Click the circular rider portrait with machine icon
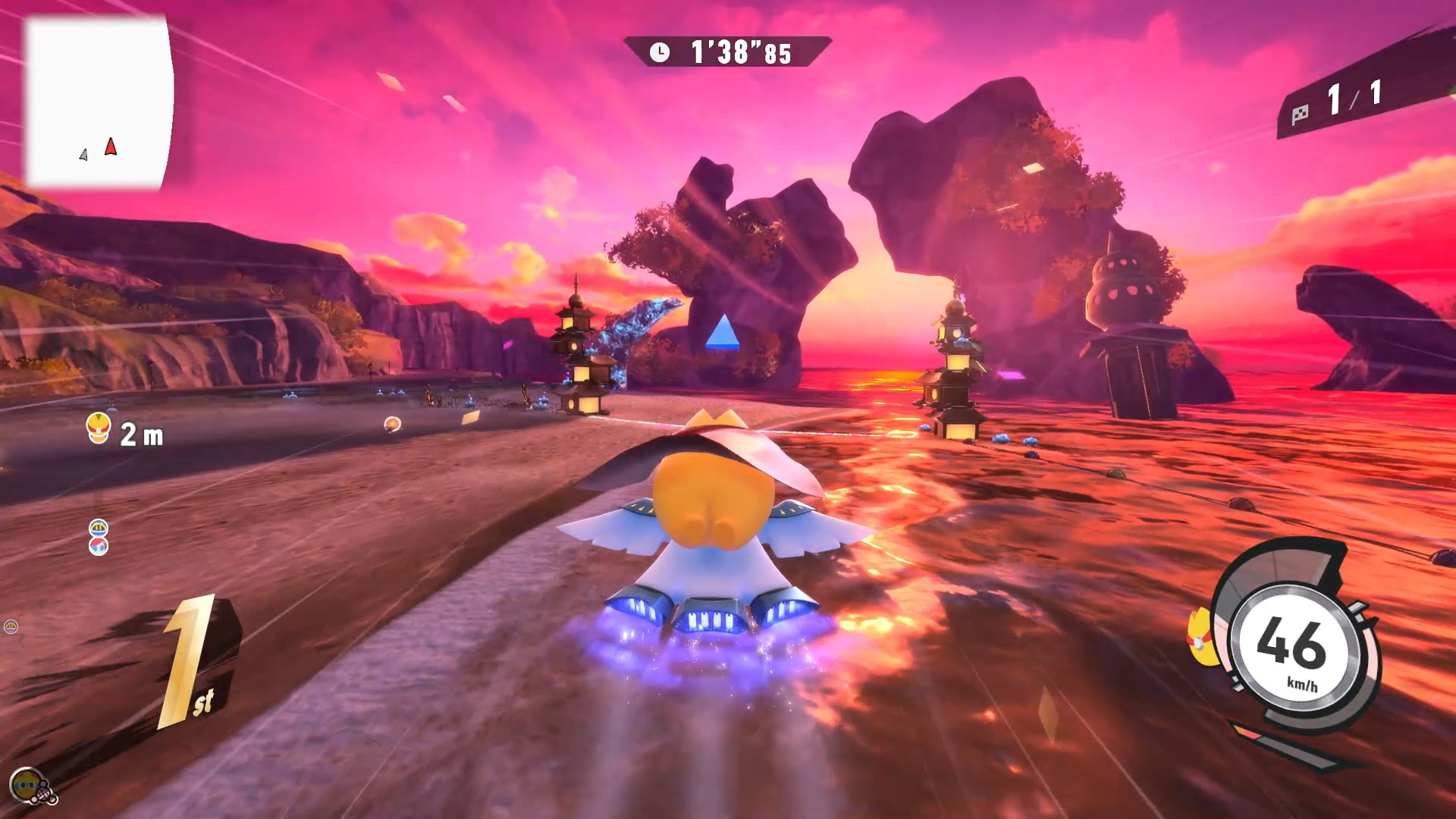This screenshot has height=819, width=1456. point(29,786)
